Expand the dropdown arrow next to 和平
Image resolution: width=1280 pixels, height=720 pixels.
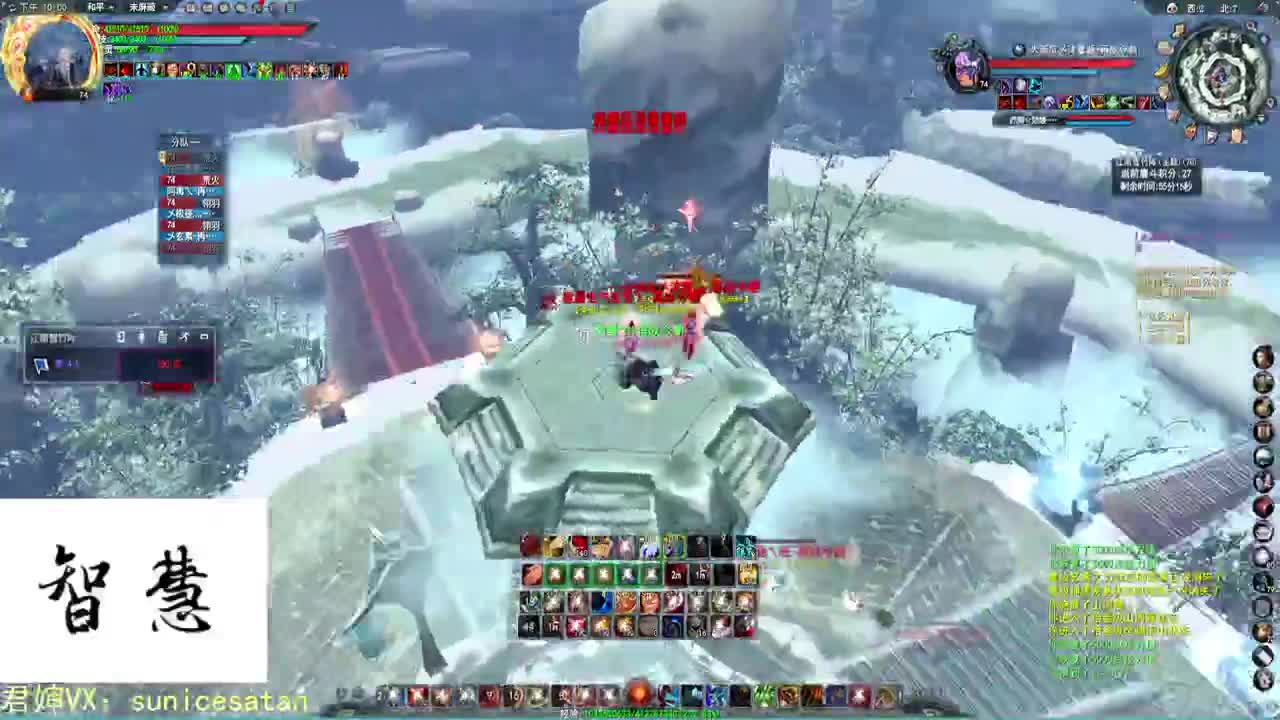coord(110,7)
